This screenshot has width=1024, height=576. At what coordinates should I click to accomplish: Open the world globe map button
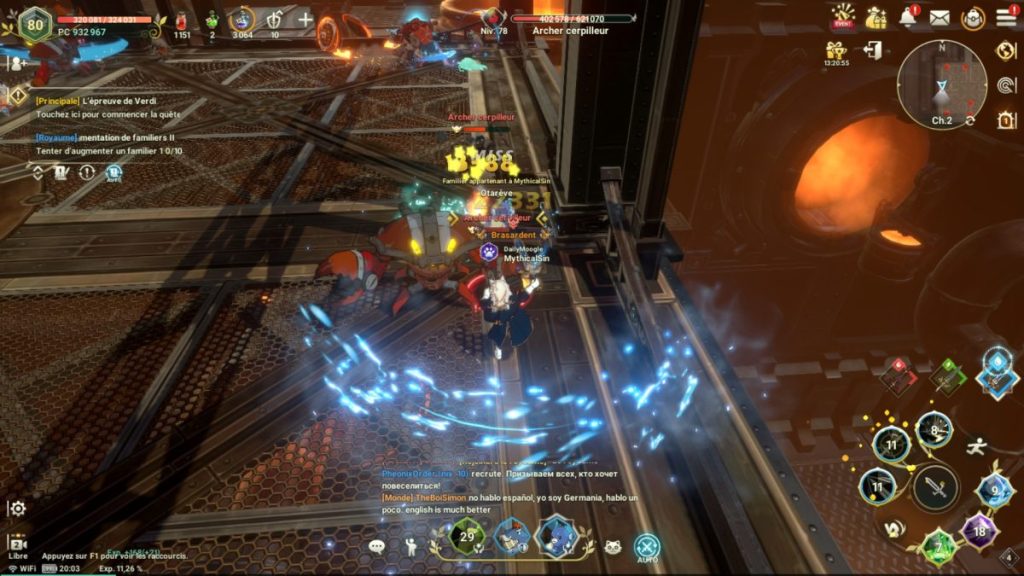click(1006, 50)
